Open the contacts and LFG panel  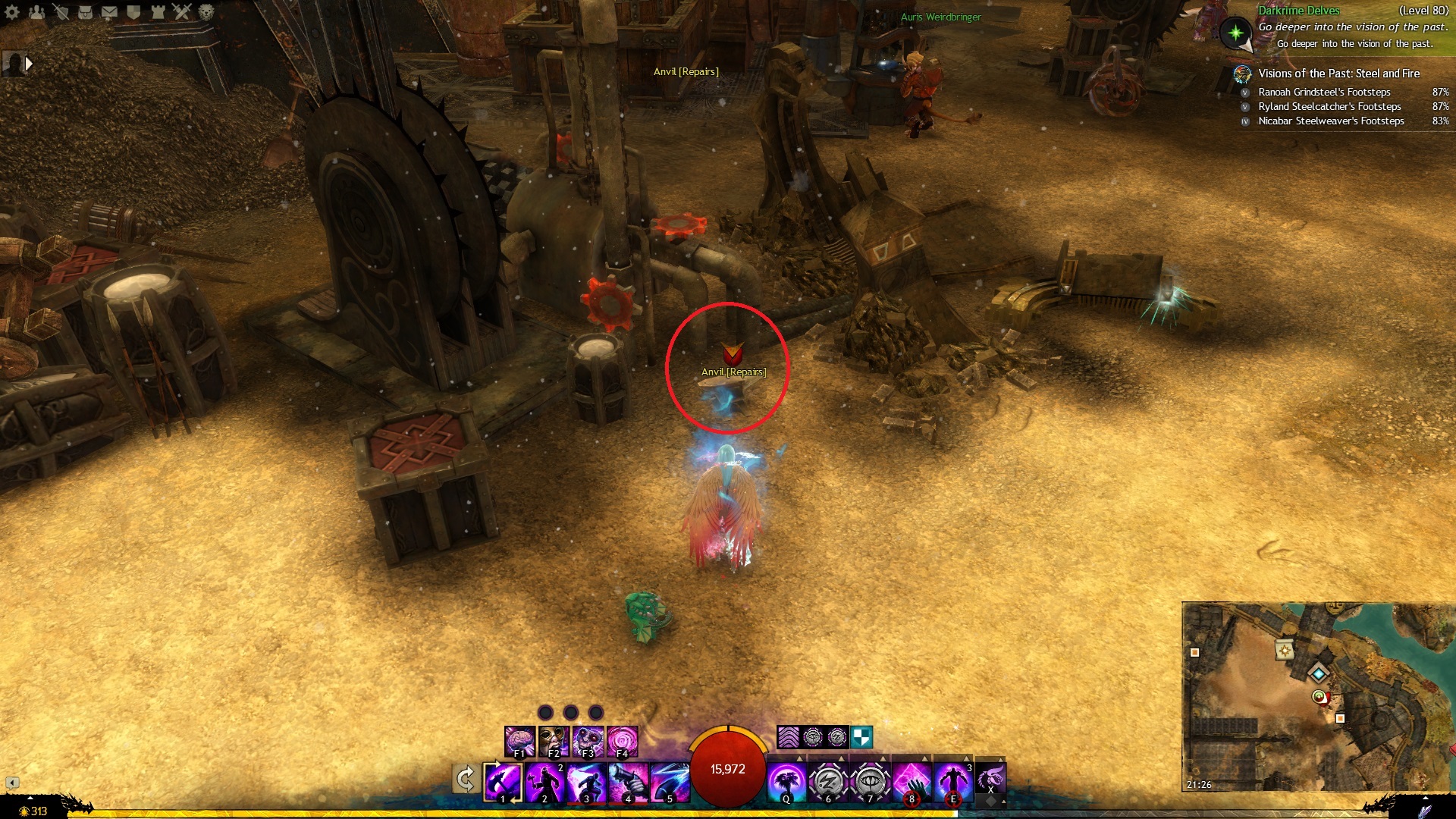click(x=36, y=12)
